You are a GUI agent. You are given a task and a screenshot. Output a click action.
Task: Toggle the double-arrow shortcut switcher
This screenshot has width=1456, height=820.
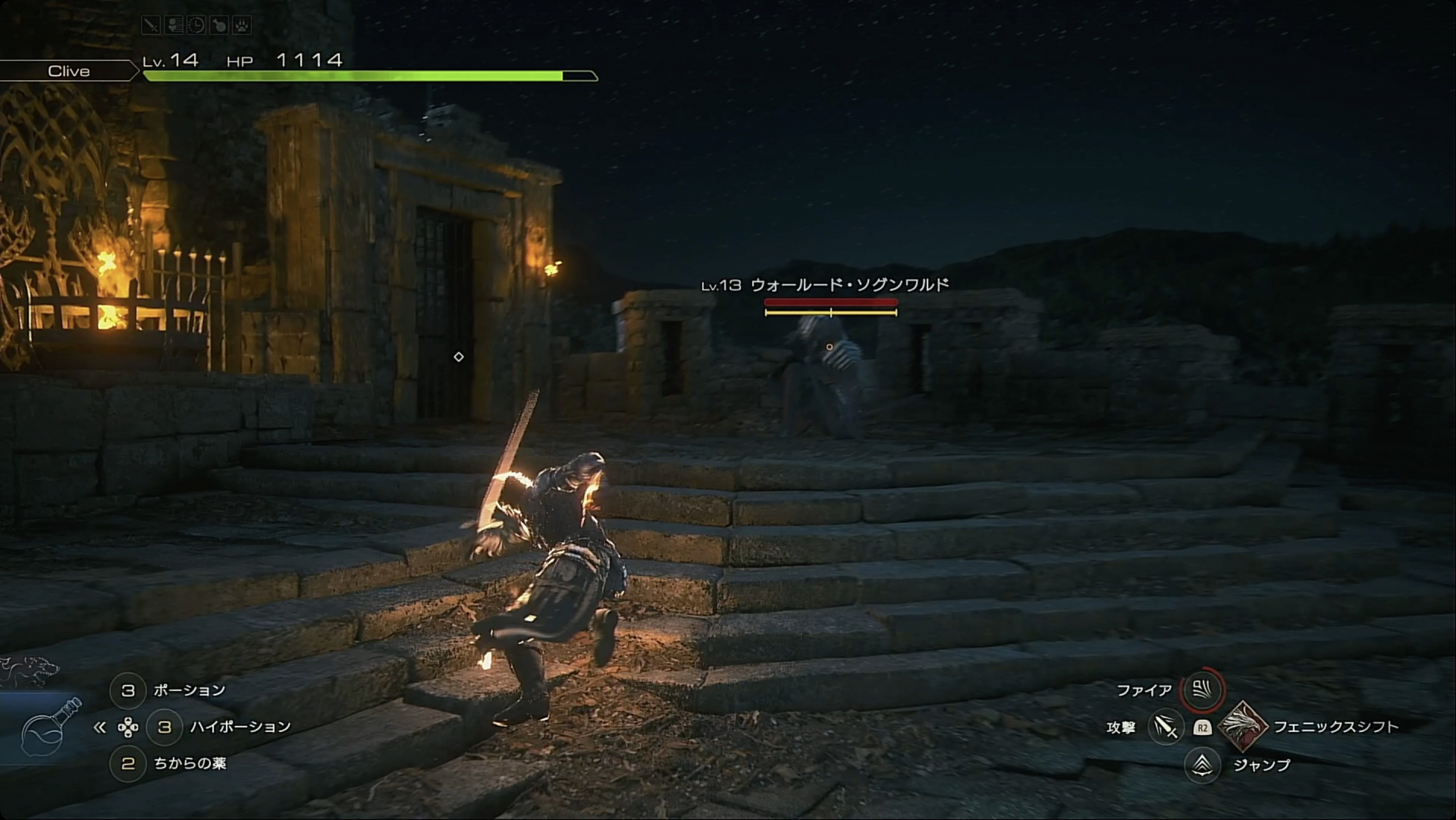click(x=99, y=727)
